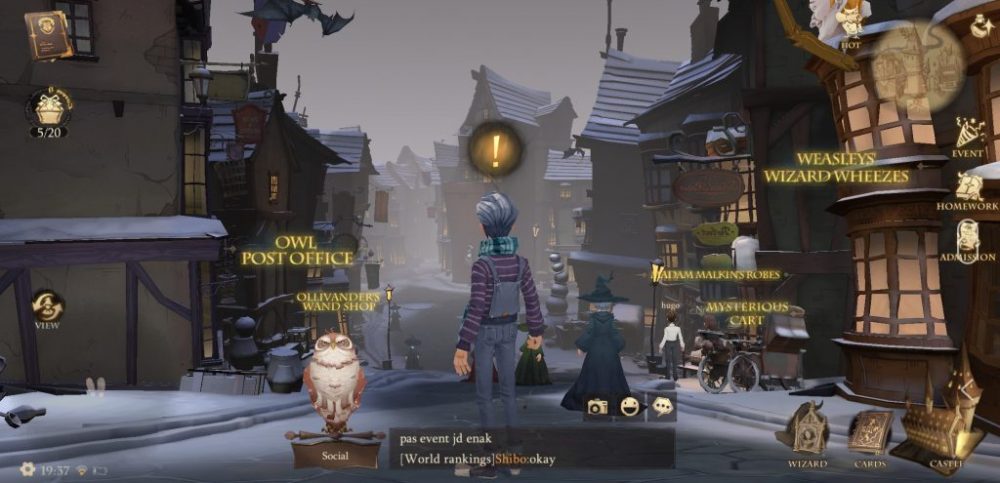The height and width of the screenshot is (483, 1000).
Task: Toggle the View camera button
Action: (x=47, y=305)
